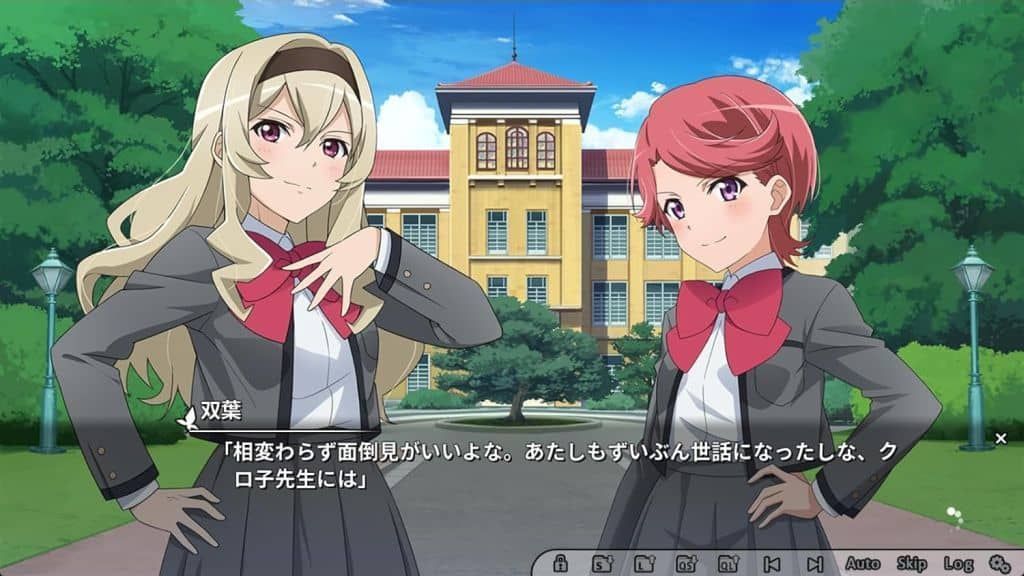Jump forward to the next scene
Screen dimensions: 1024x576
coord(815,563)
